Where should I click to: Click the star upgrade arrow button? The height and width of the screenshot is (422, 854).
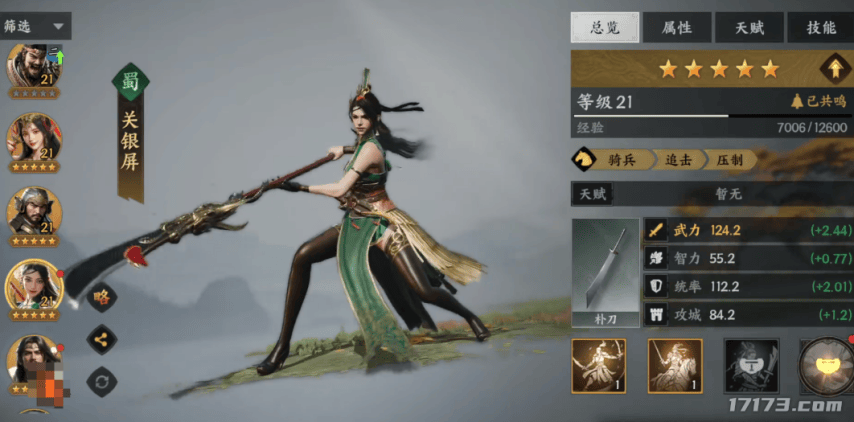pos(830,69)
